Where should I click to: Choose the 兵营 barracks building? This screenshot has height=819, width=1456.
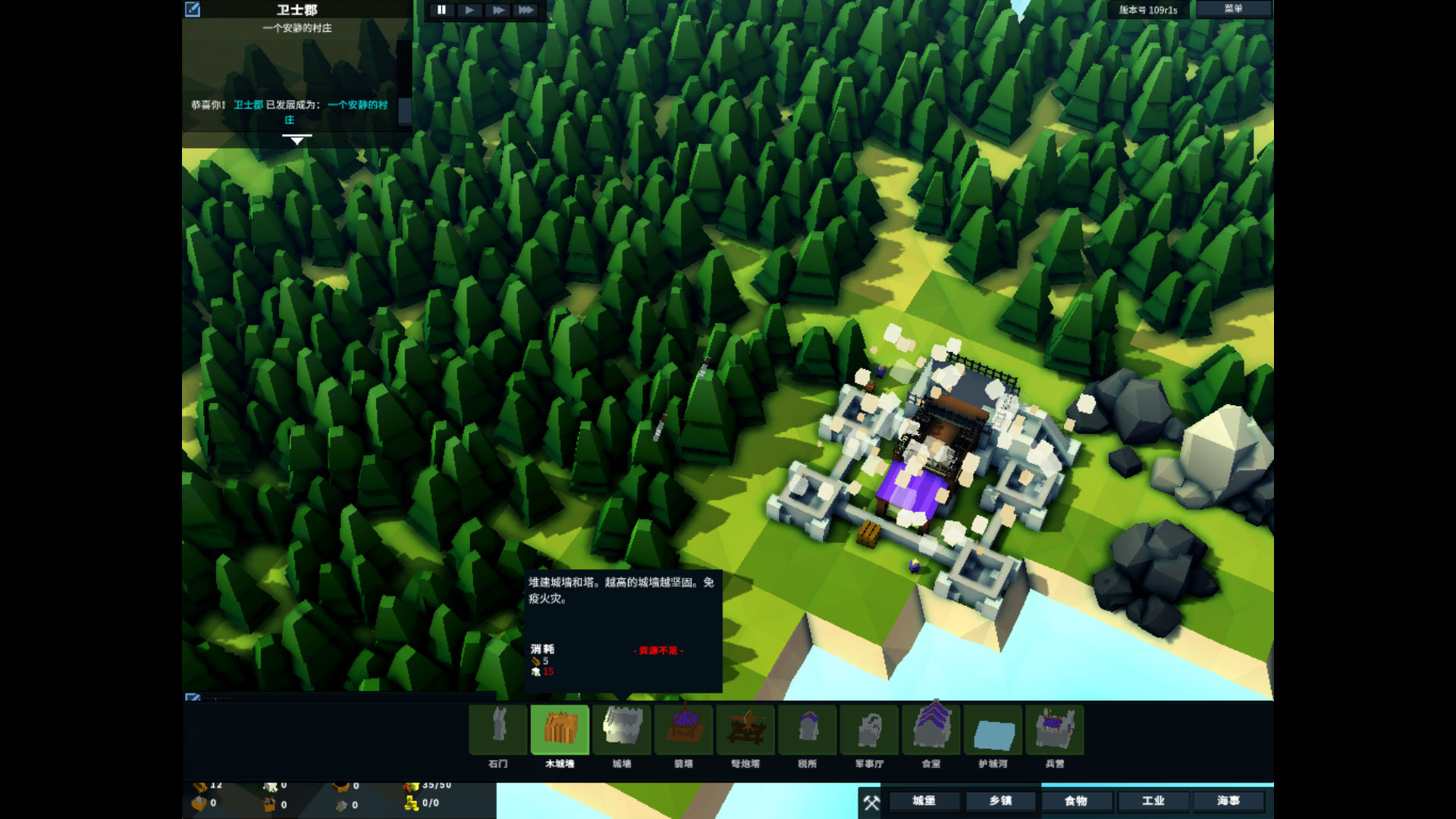(1055, 730)
